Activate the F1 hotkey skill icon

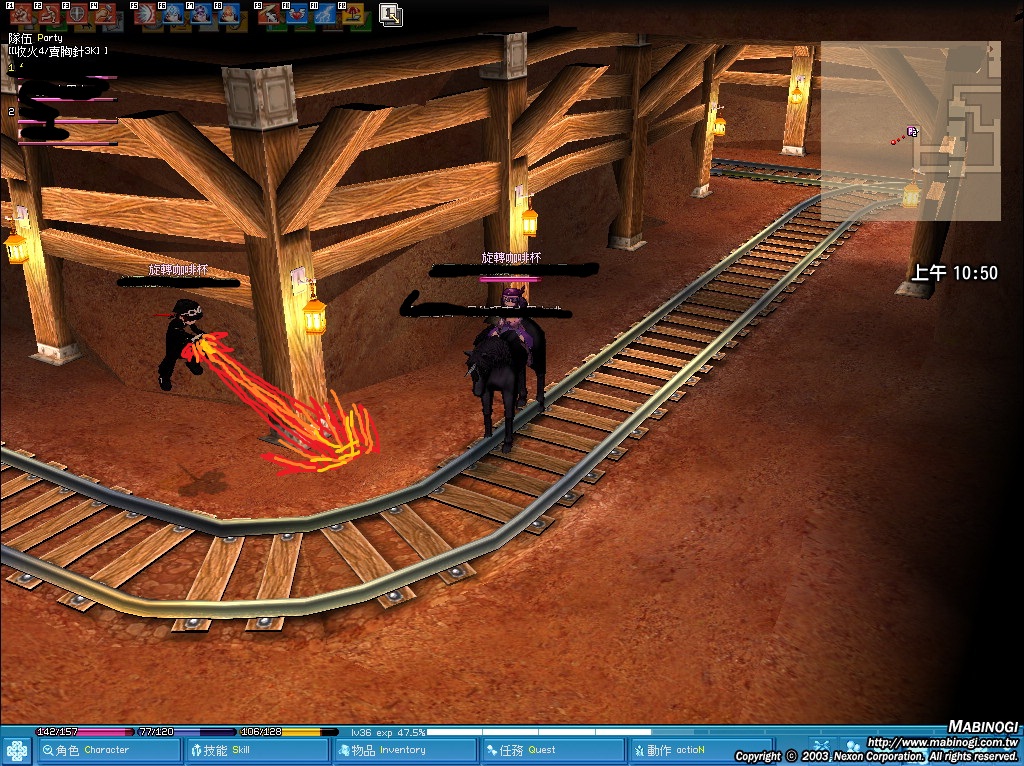20,14
